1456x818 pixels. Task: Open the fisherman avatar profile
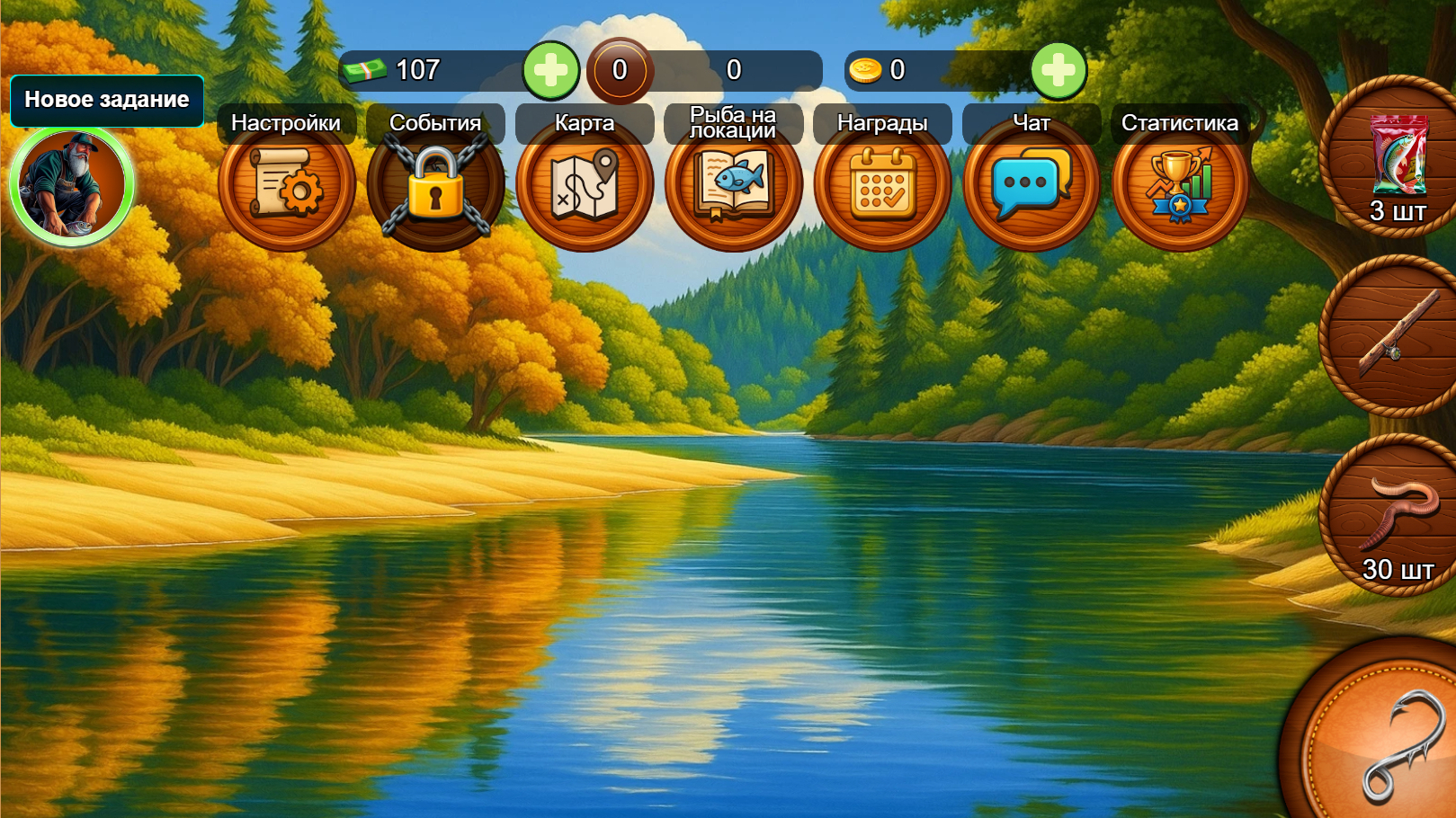click(x=72, y=186)
